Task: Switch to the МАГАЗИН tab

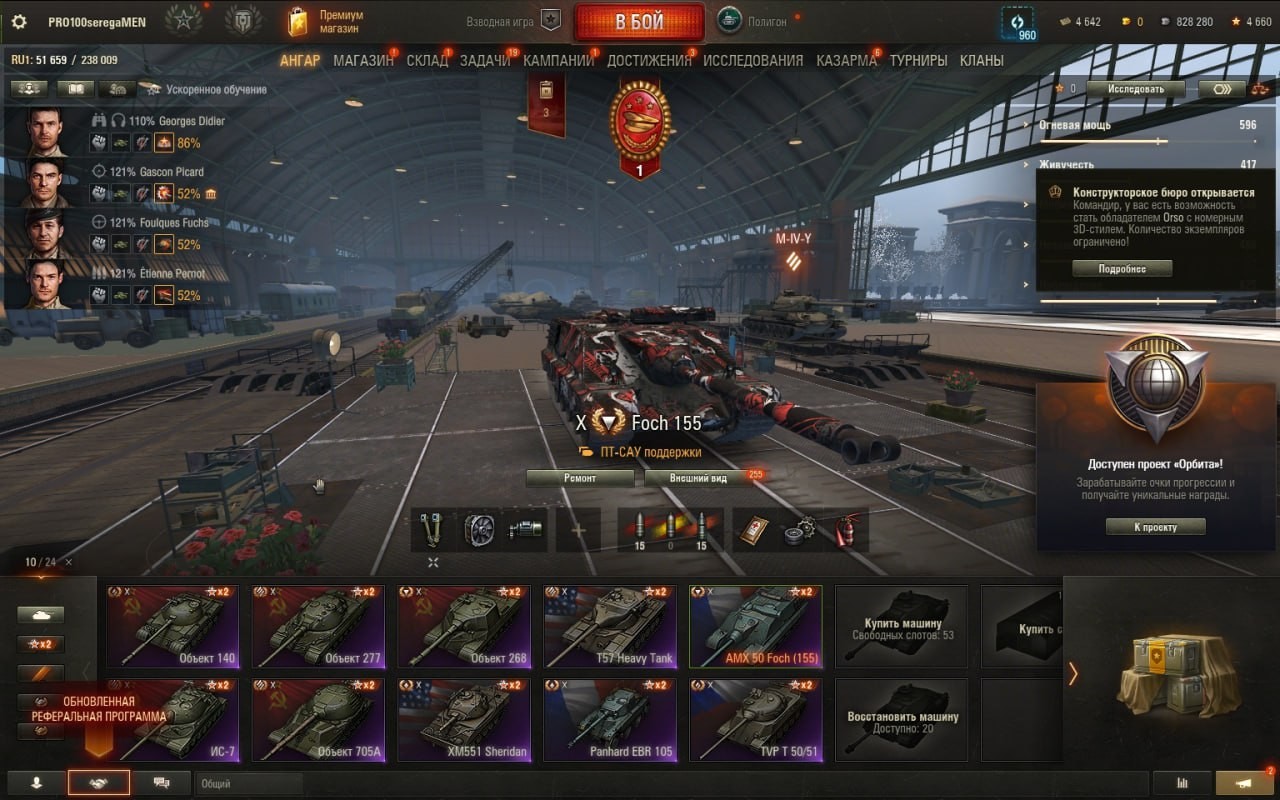Action: [363, 60]
